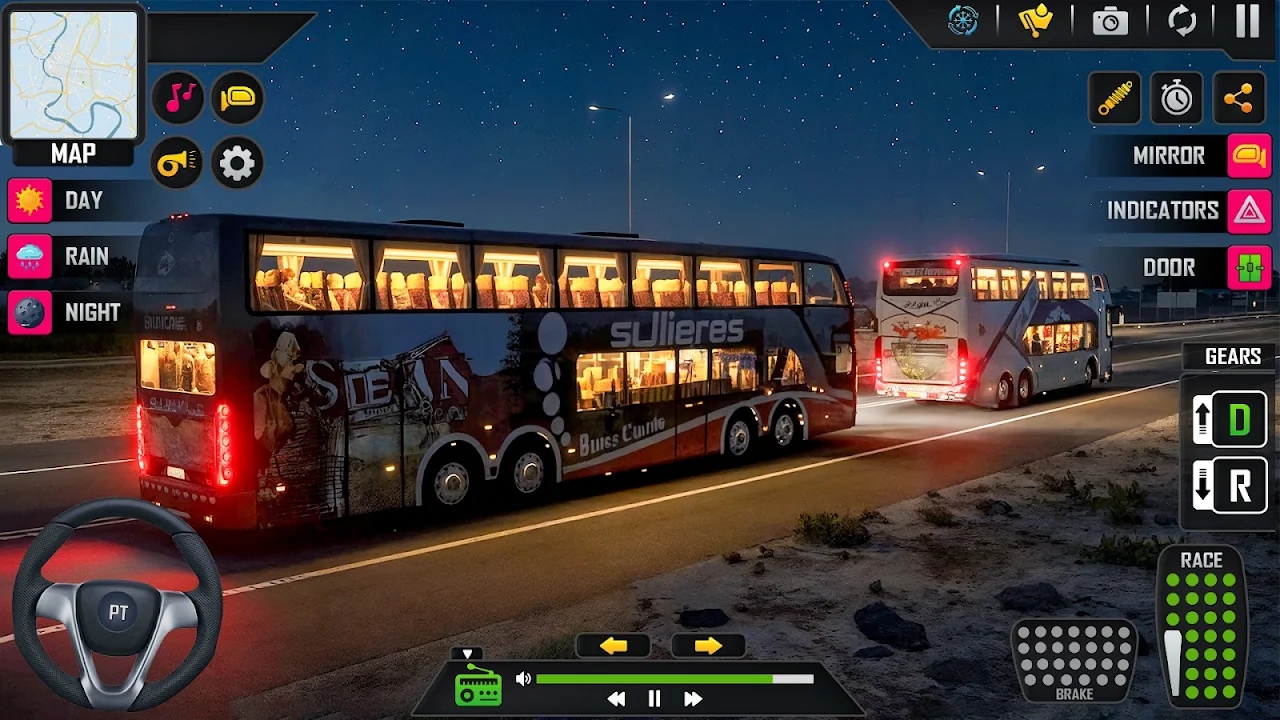This screenshot has width=1280, height=720.
Task: Pause the game with the top pause button
Action: [1247, 21]
